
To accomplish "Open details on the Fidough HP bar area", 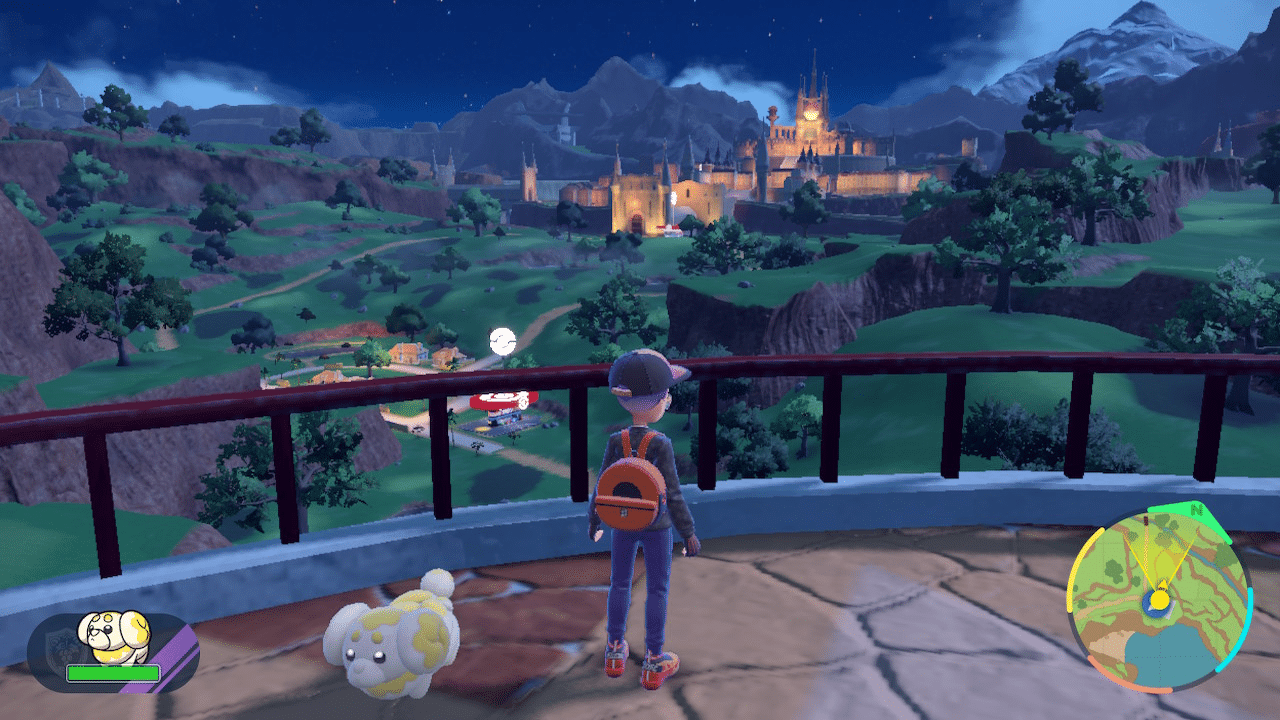I will pos(113,672).
